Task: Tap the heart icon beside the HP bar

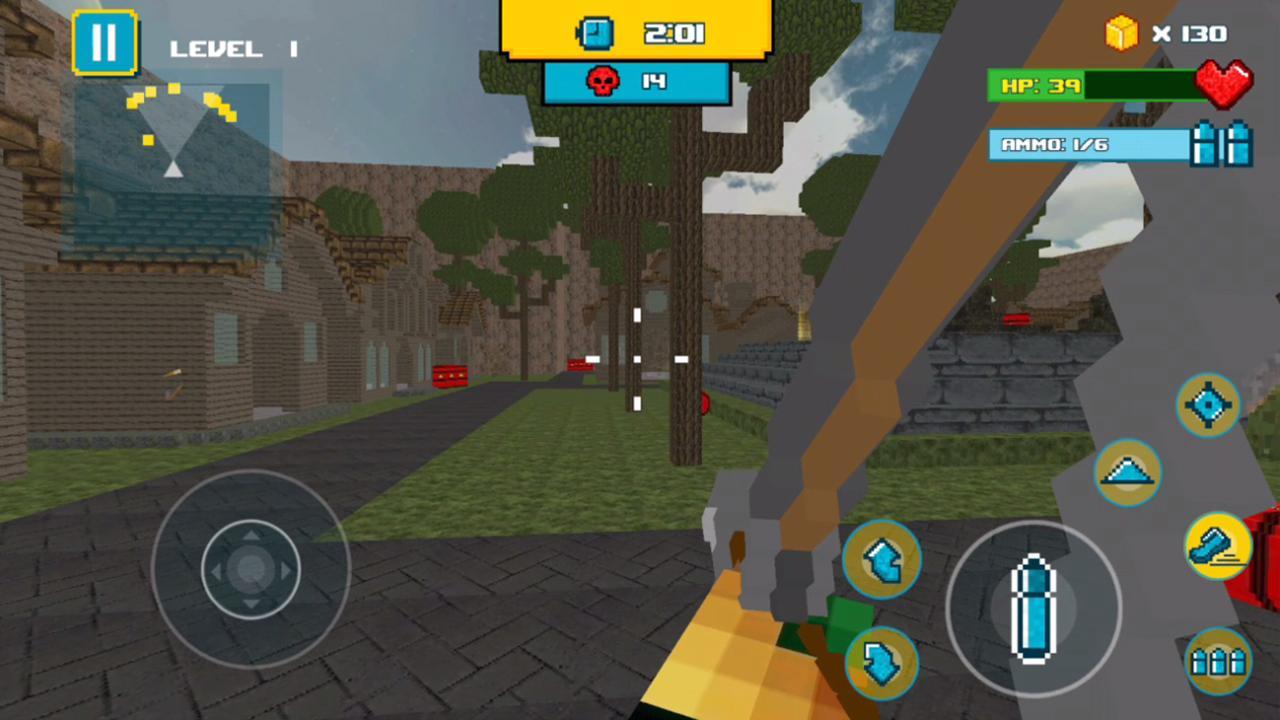Action: (1225, 85)
